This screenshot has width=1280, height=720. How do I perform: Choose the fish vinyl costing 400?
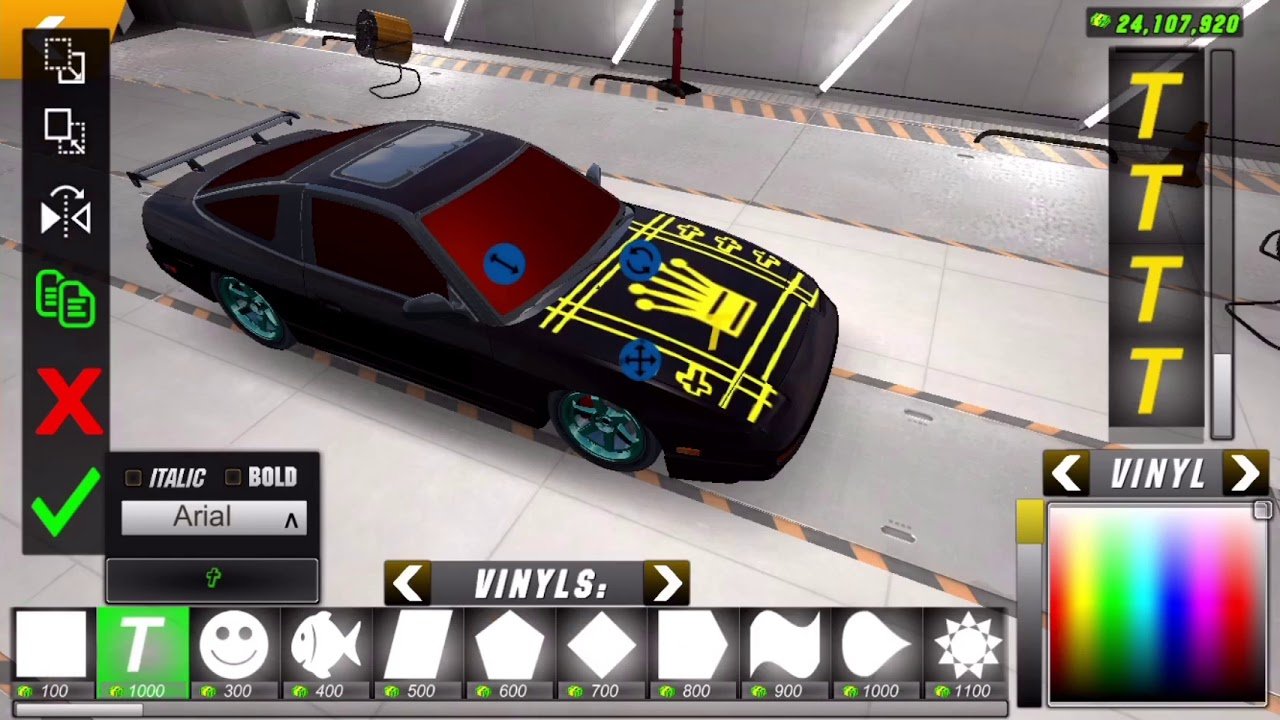click(326, 645)
